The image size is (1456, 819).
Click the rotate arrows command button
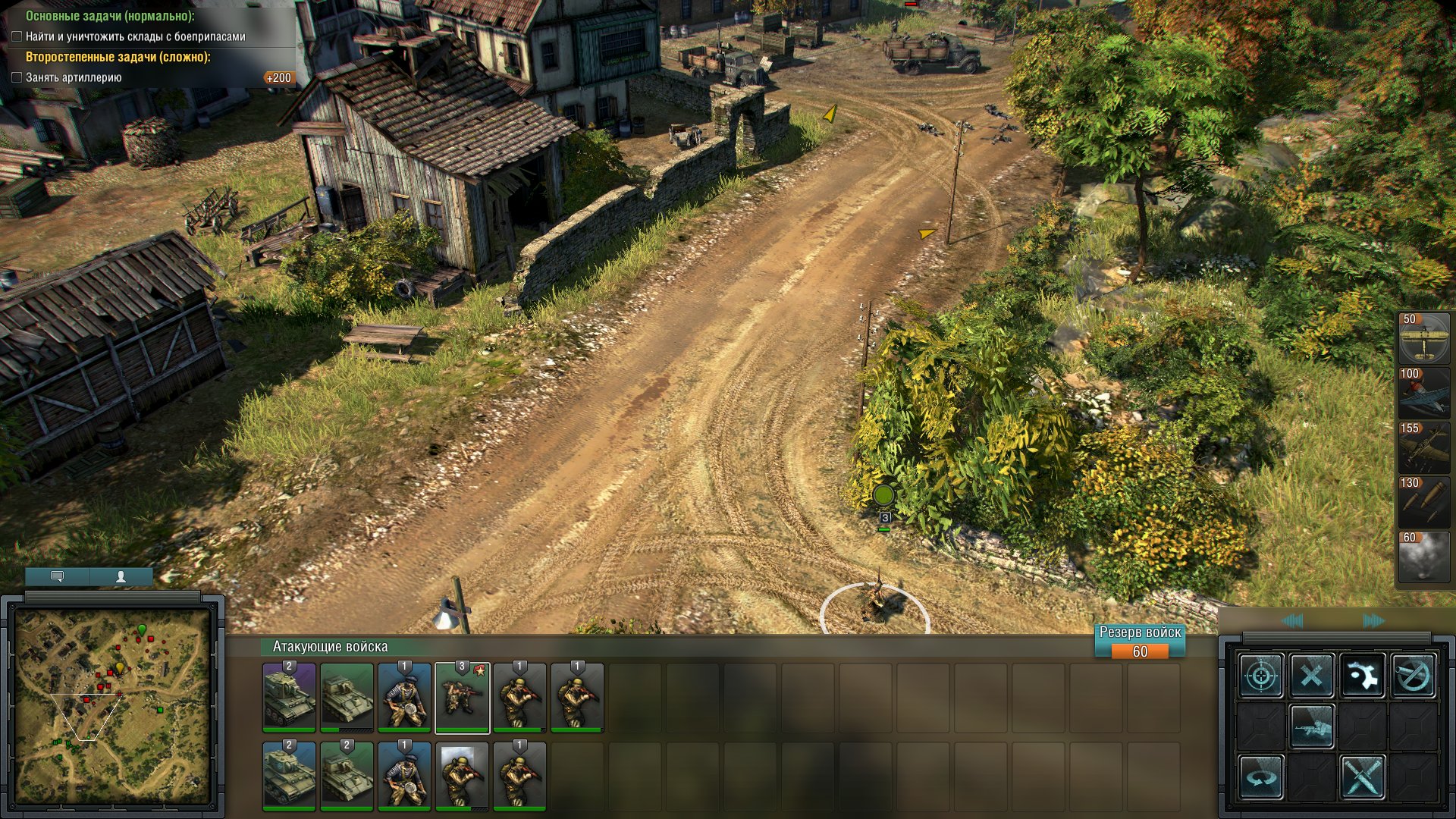click(1261, 777)
